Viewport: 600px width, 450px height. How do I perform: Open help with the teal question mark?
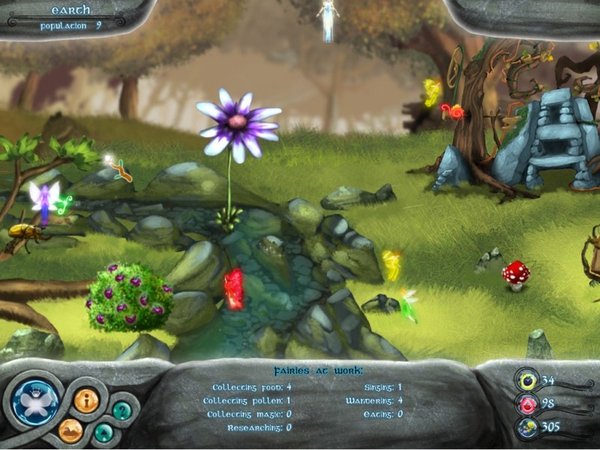[121, 409]
